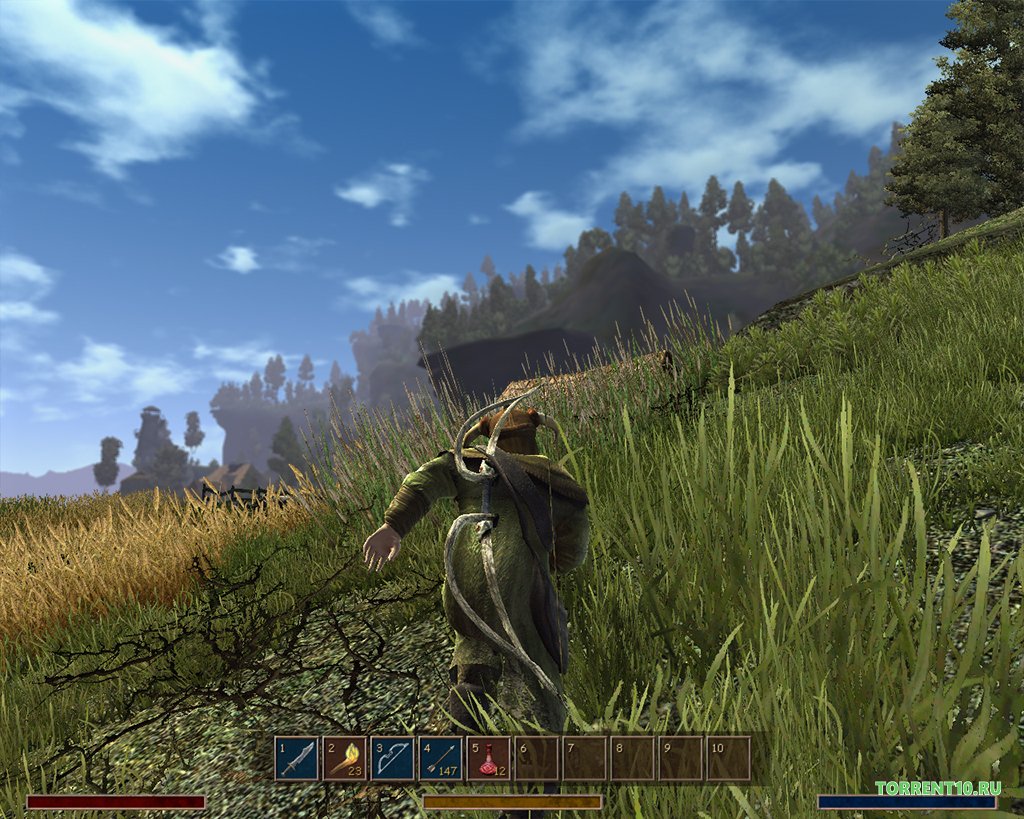The image size is (1024, 819).
Task: Select the sword in hotbar slot 1
Action: (x=297, y=759)
